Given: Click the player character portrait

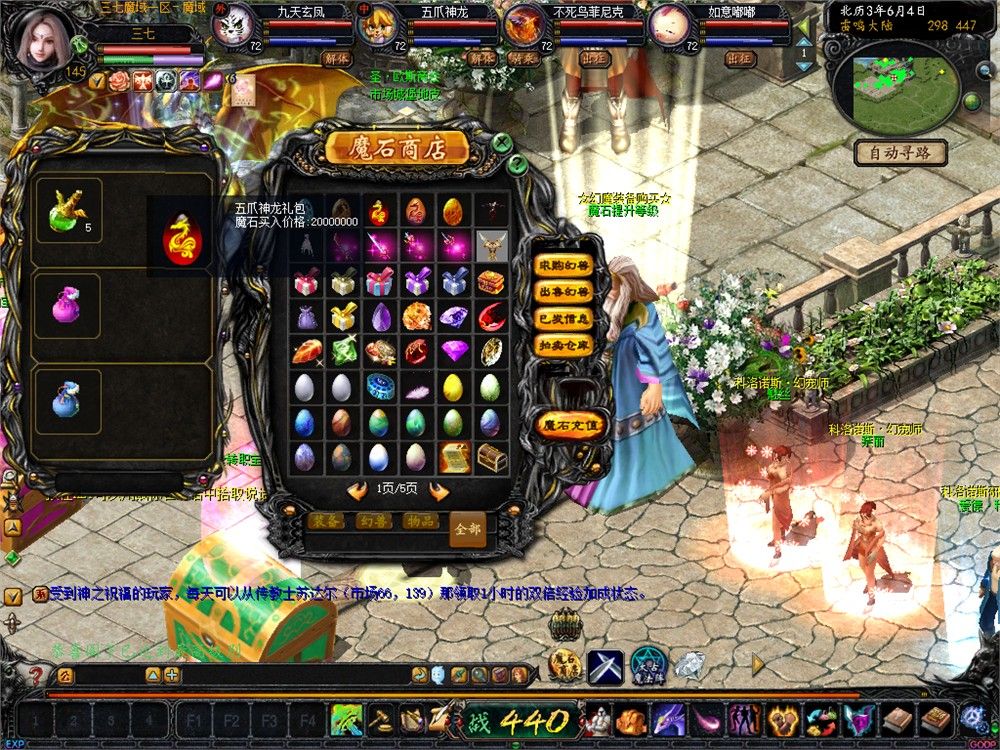Looking at the screenshot, I should pos(43,38).
